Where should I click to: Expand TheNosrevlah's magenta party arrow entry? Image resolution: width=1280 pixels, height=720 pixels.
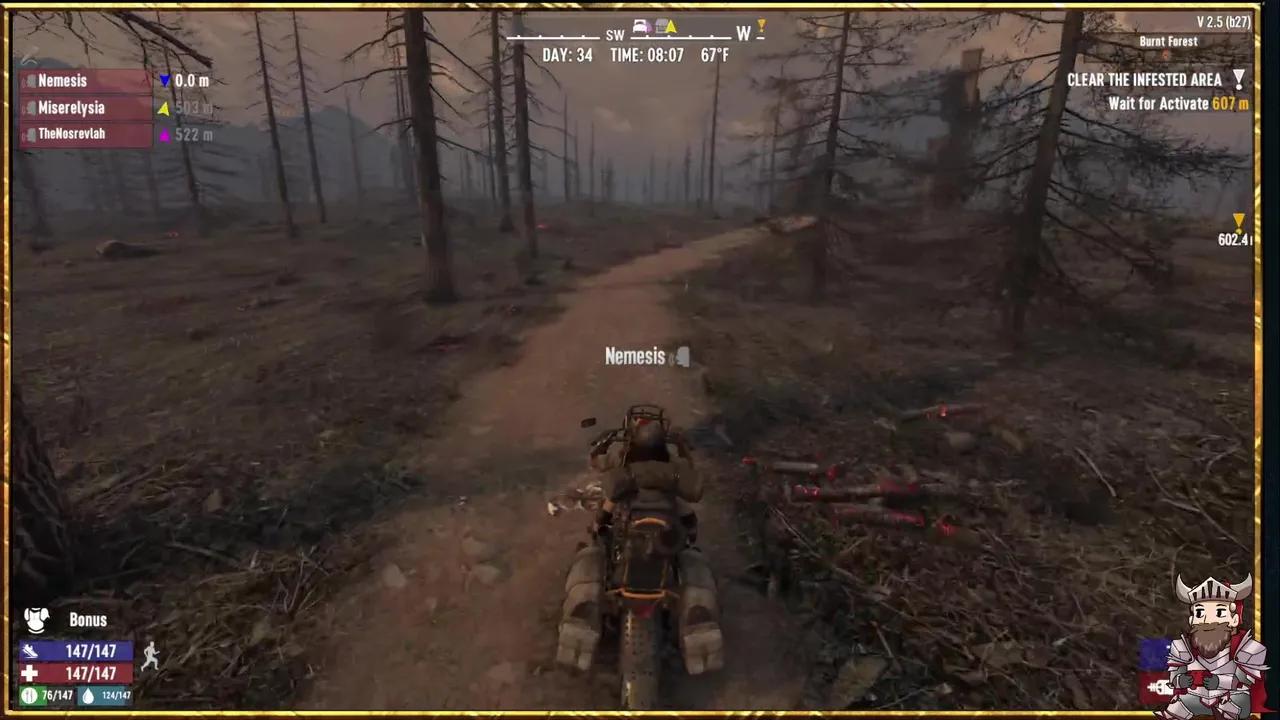163,134
